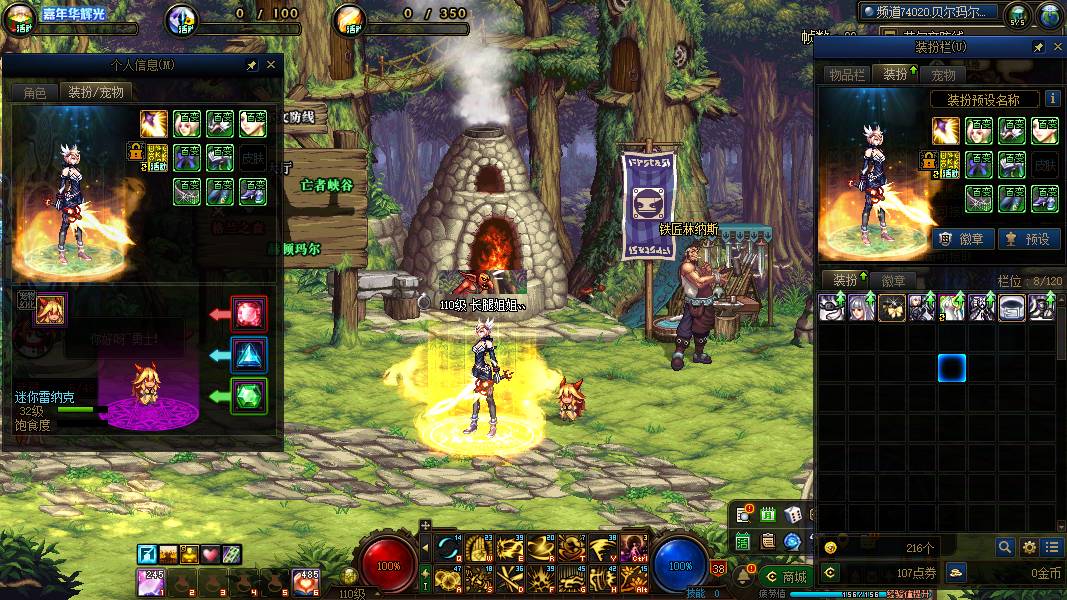This screenshot has width=1067, height=600.
Task: Open the 物品栏 inventory tab
Action: click(845, 75)
